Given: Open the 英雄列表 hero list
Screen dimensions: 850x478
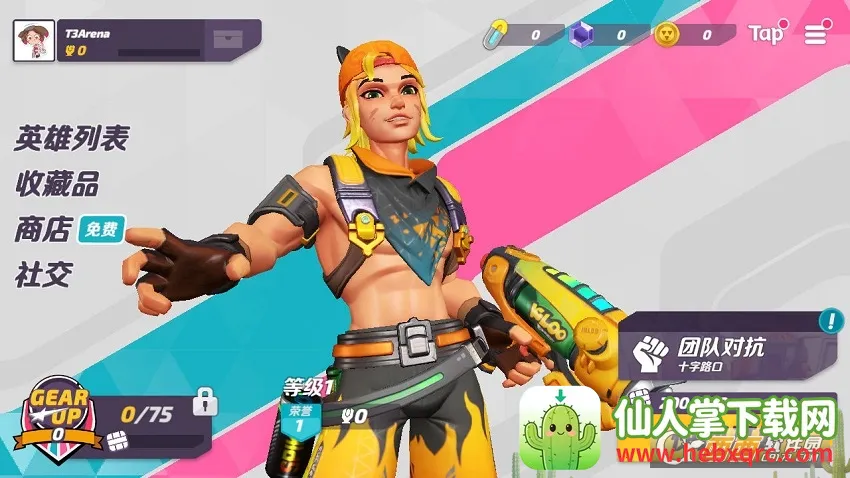Looking at the screenshot, I should 71,138.
